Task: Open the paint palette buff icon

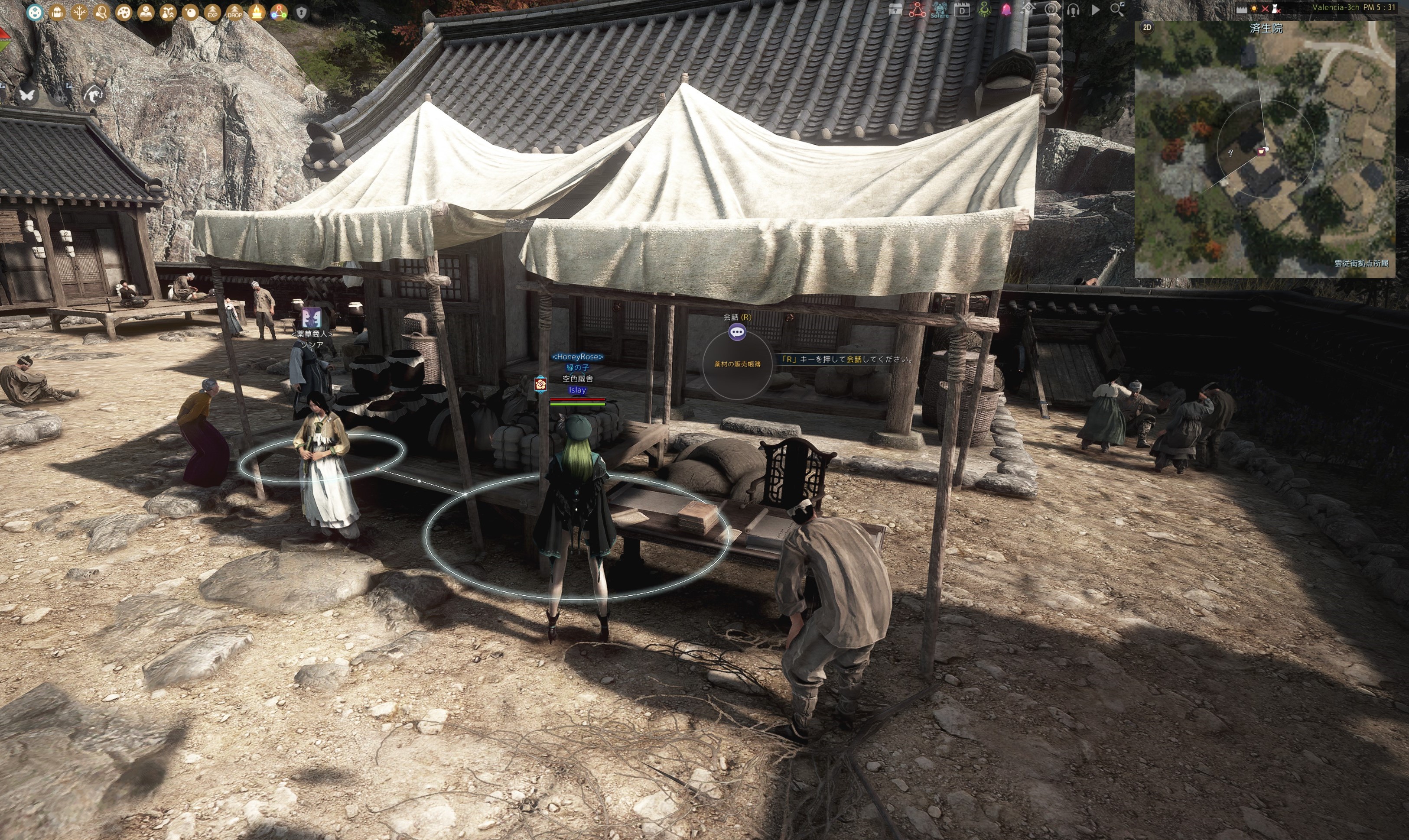Action: pyautogui.click(x=124, y=13)
